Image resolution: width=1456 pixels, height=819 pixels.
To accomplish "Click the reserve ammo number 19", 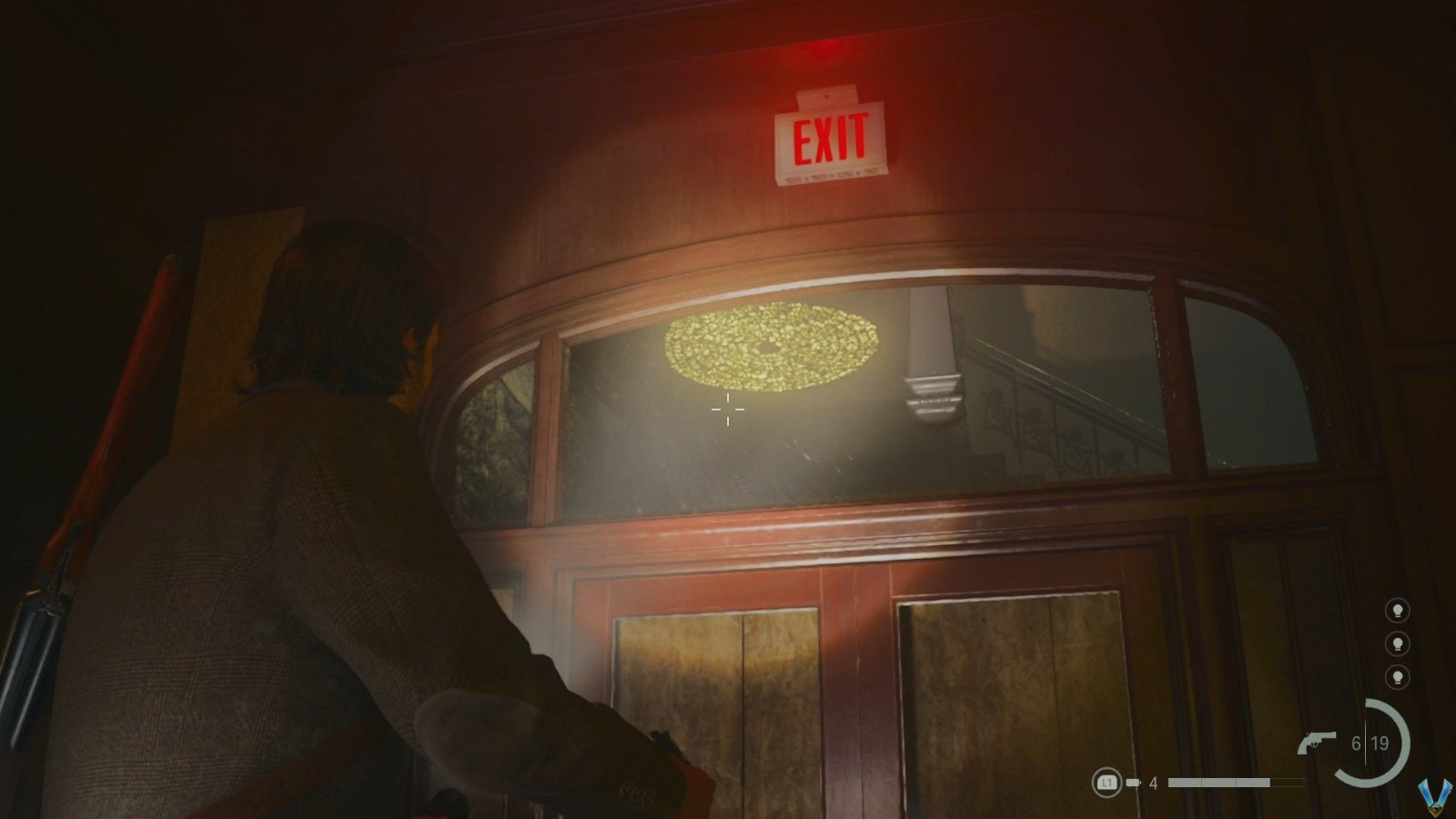I will tap(1380, 742).
